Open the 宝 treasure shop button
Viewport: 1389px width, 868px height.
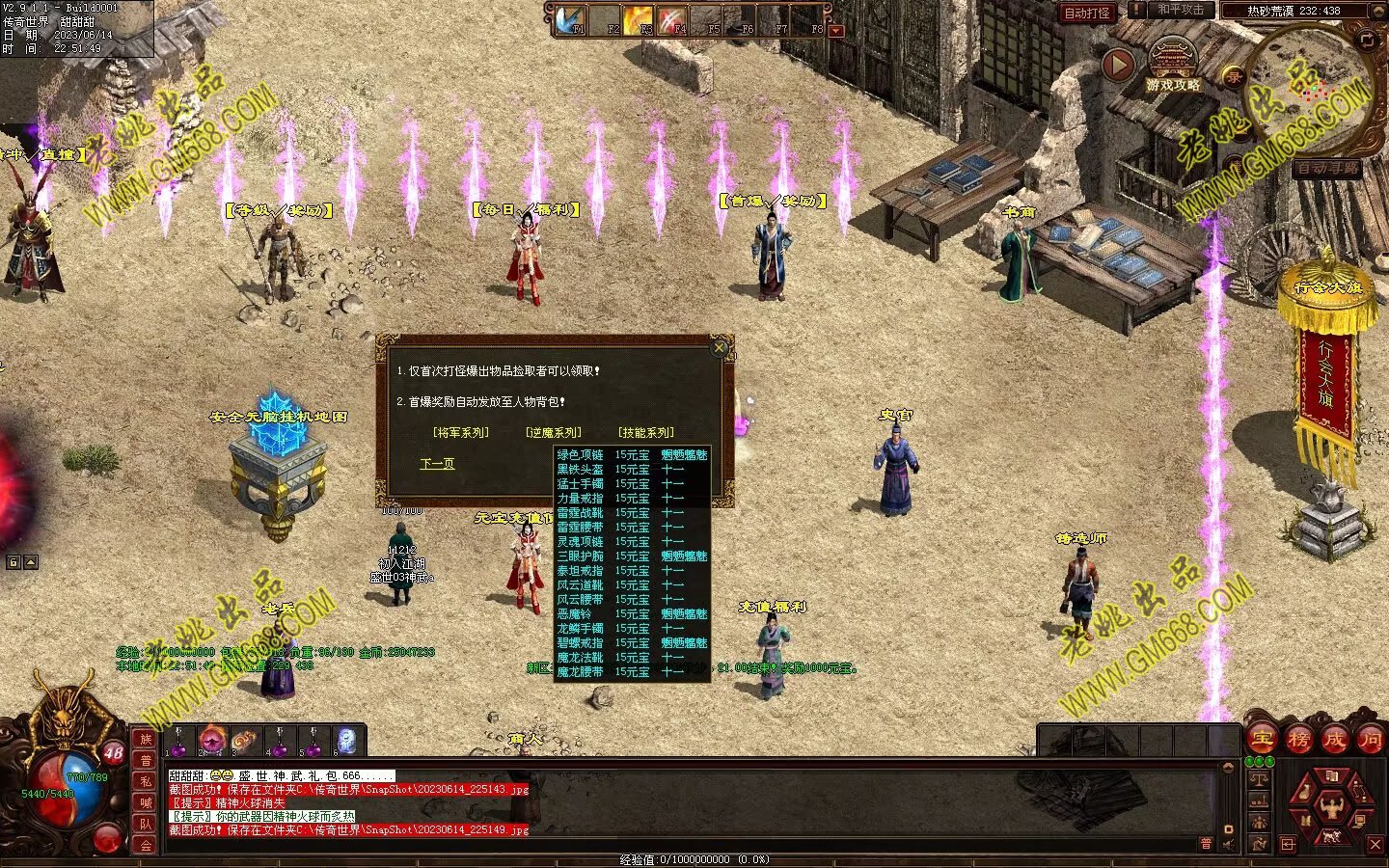coord(1262,740)
